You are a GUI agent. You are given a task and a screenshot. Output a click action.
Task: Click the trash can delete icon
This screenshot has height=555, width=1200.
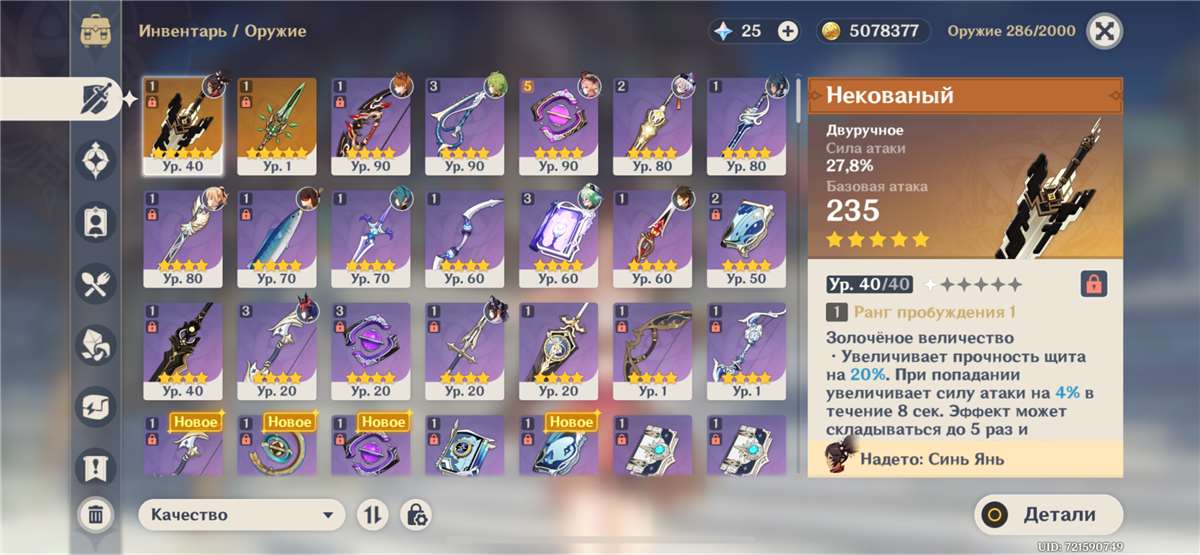[x=95, y=515]
